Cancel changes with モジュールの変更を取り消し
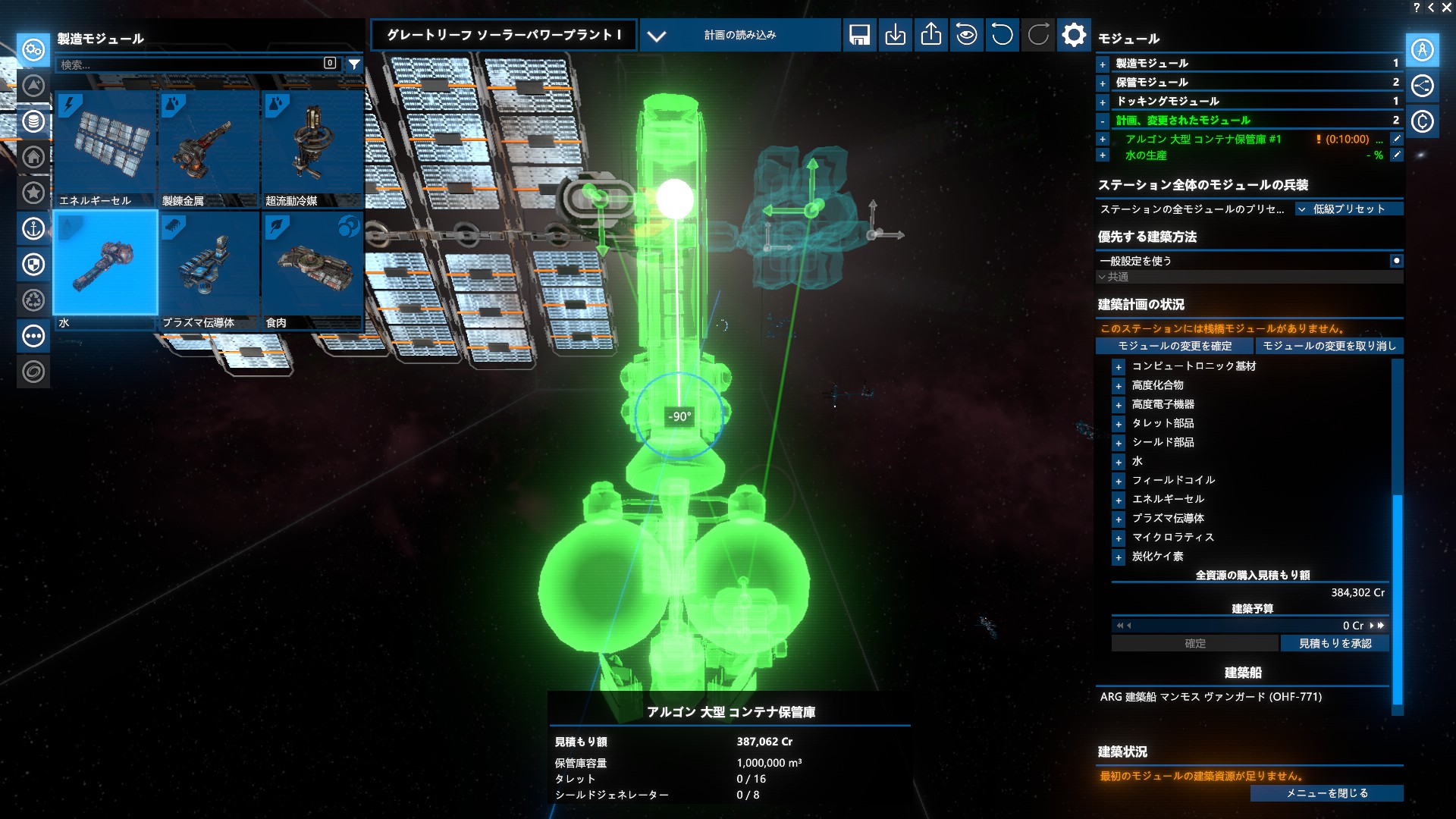 coord(1329,346)
